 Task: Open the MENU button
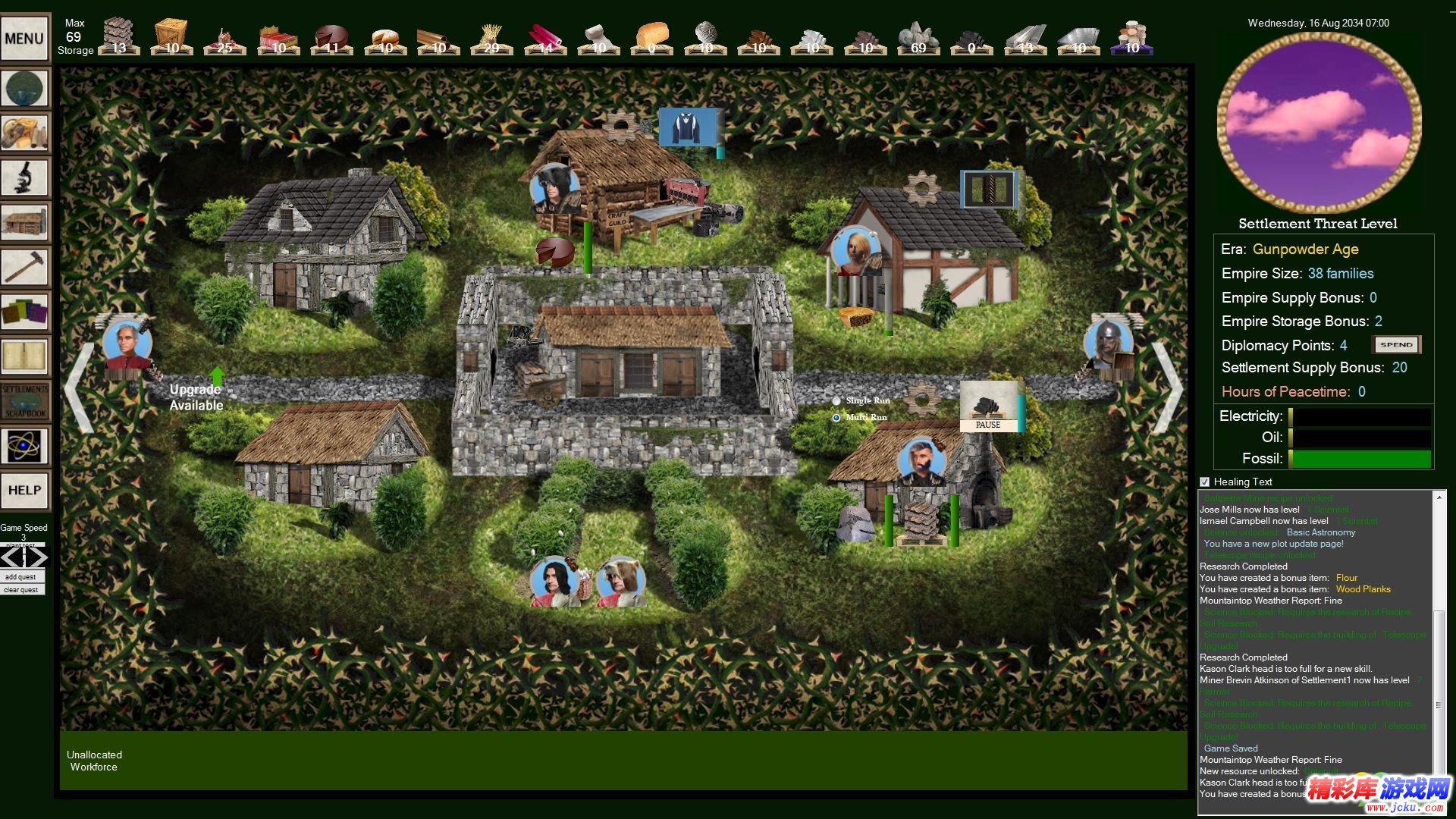click(25, 38)
